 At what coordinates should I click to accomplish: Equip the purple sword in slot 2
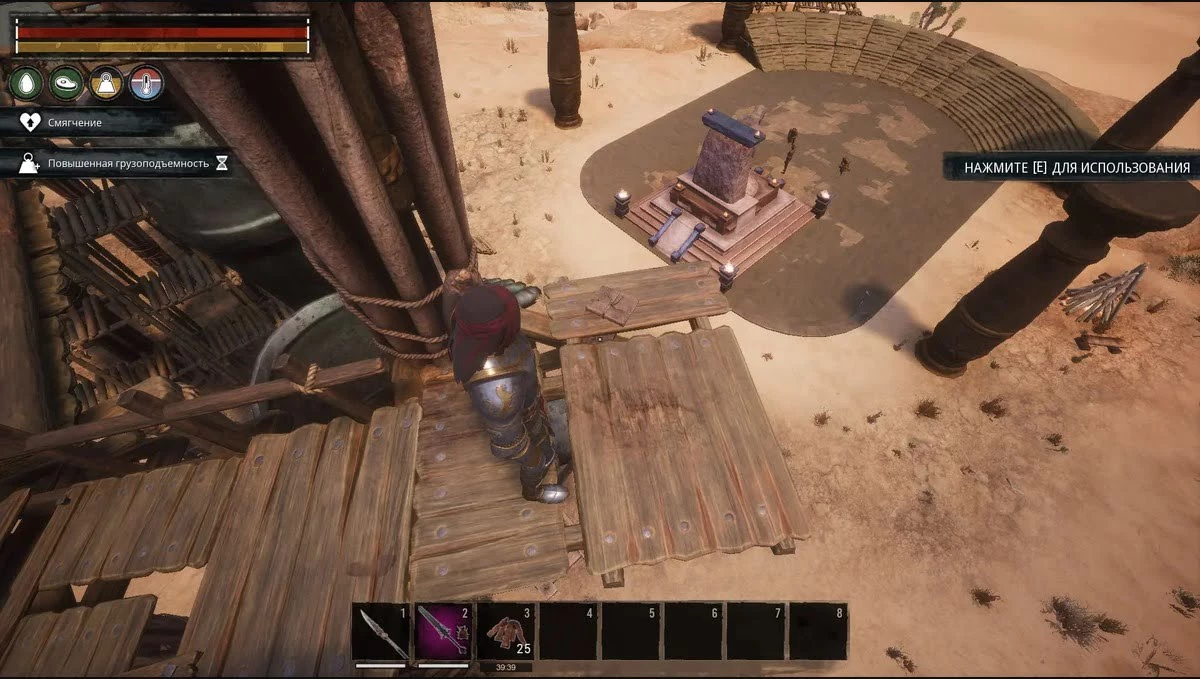click(444, 631)
